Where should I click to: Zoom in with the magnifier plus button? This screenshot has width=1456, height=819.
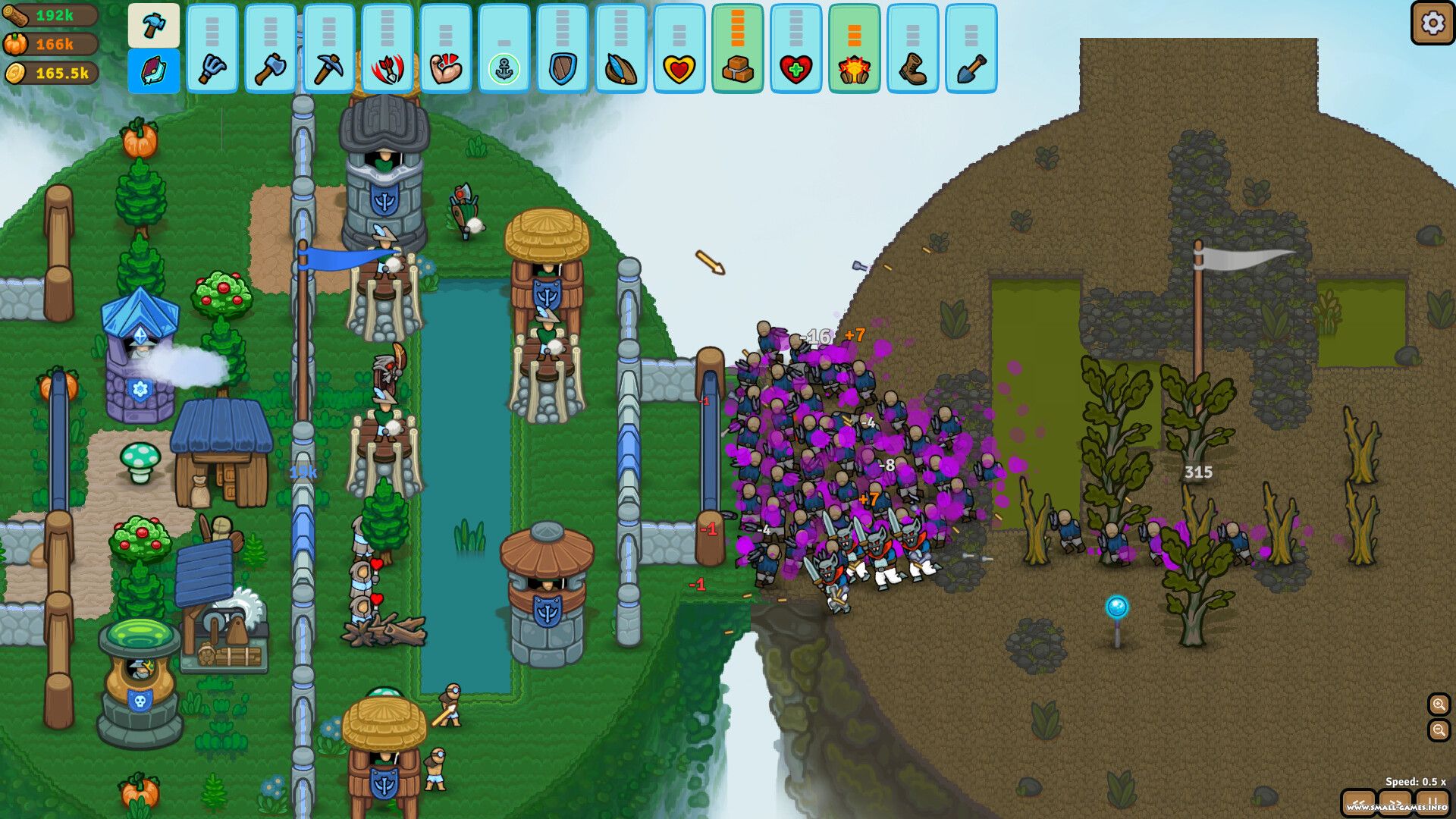[1439, 704]
